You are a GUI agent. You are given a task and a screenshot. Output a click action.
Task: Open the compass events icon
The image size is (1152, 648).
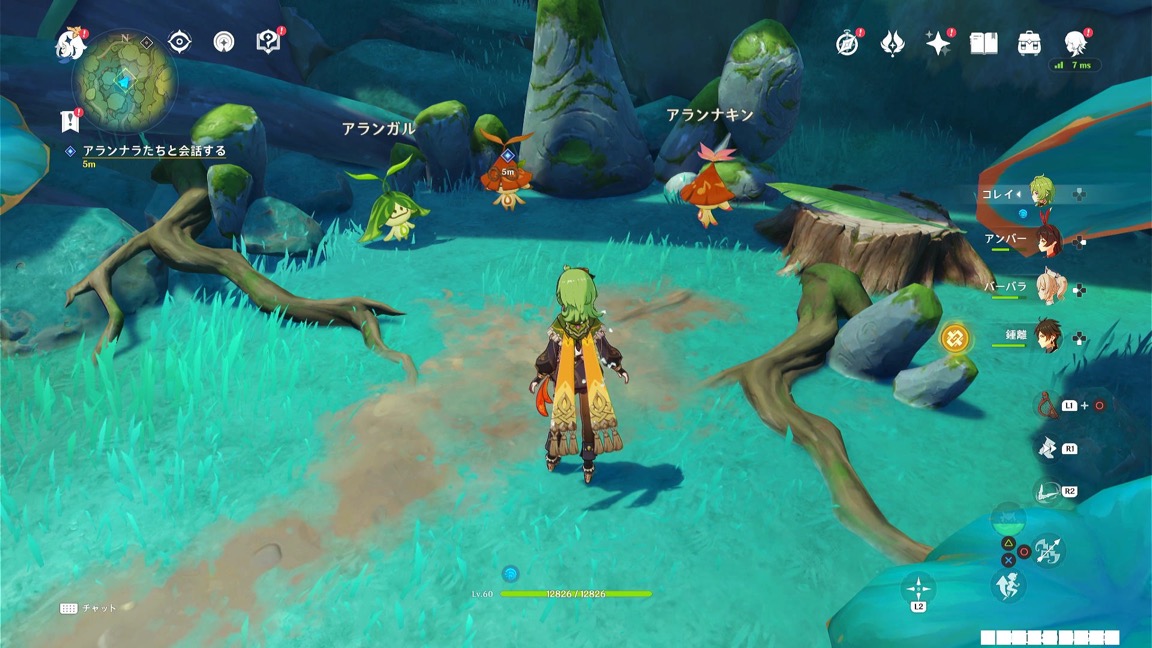[847, 44]
